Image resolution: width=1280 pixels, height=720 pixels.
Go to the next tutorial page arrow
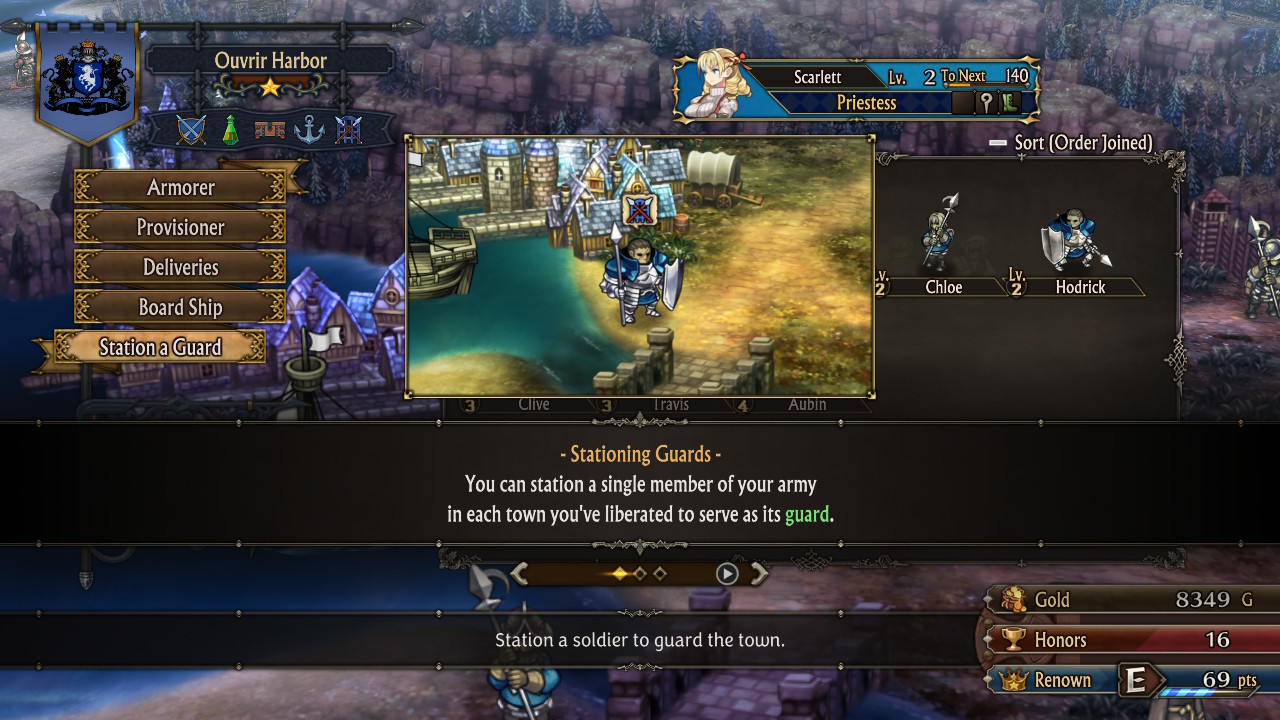[x=759, y=573]
